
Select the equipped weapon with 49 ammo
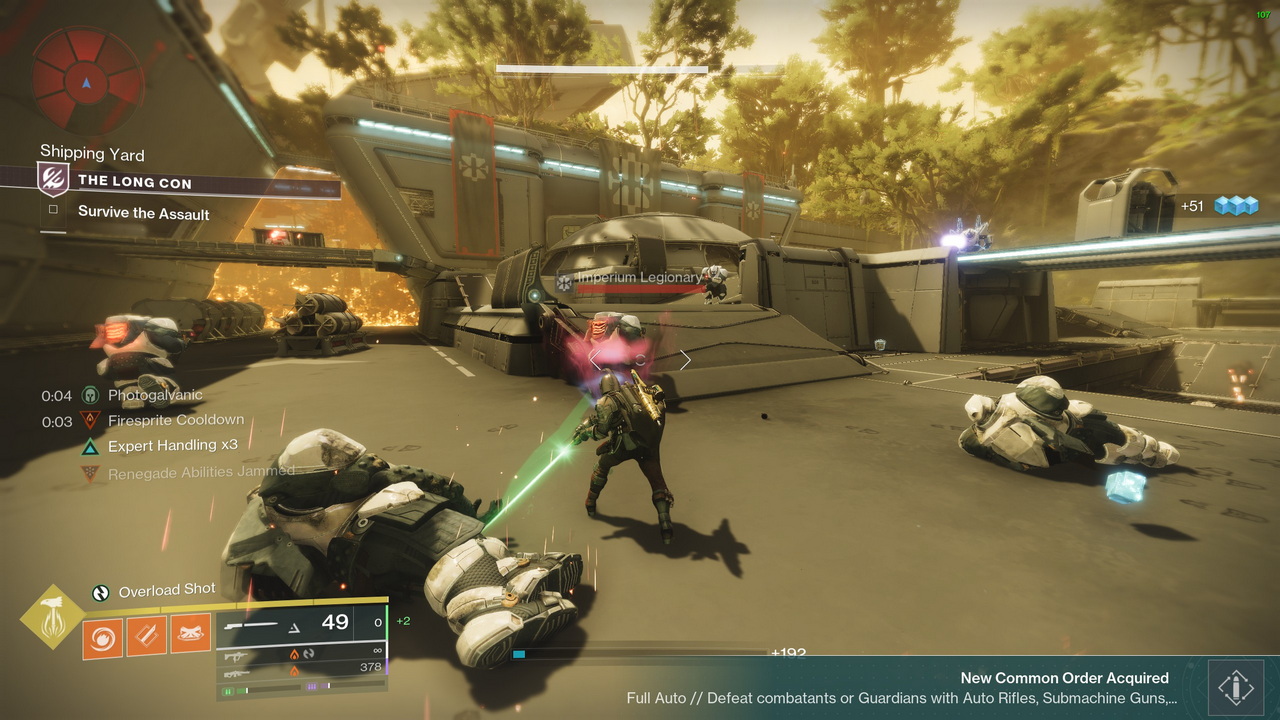click(x=300, y=624)
